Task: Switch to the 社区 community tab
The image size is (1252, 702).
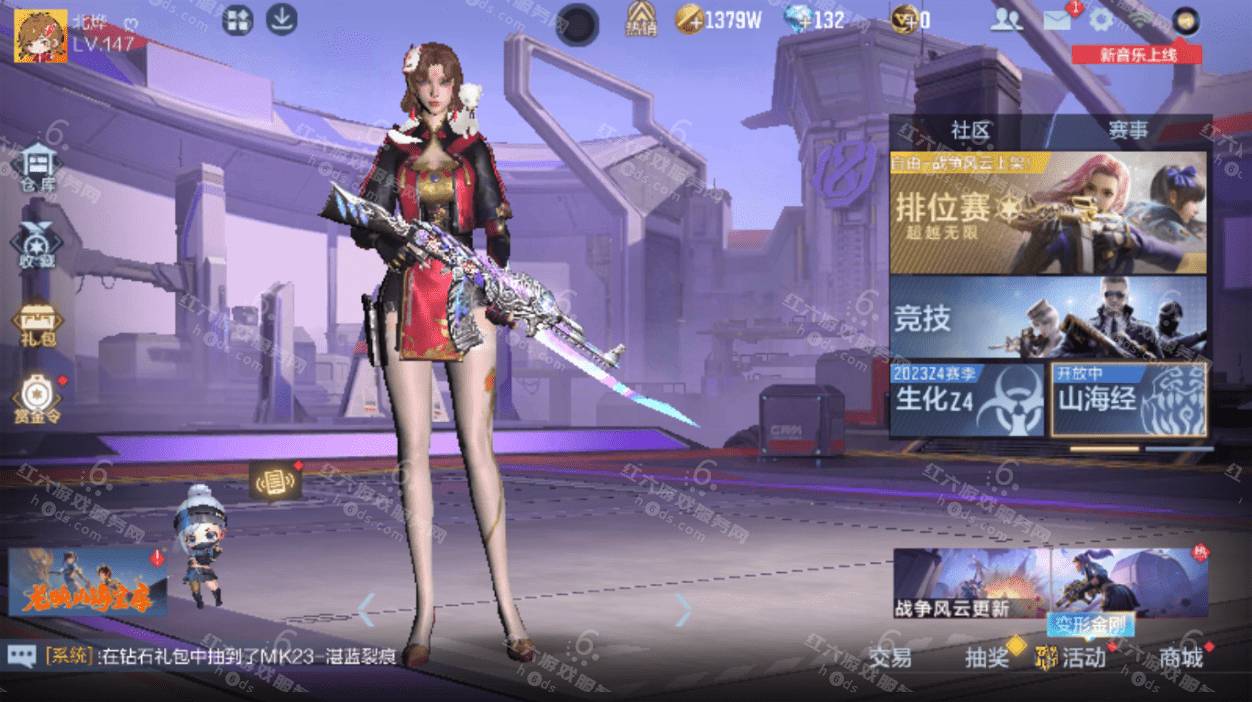Action: (x=969, y=131)
